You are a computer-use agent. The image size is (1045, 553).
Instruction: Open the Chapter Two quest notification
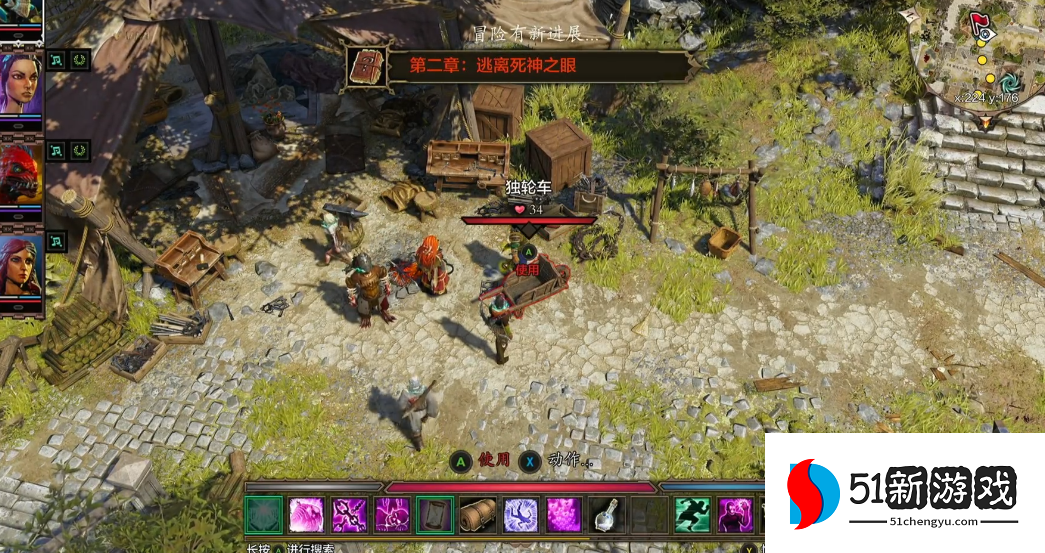[x=517, y=67]
